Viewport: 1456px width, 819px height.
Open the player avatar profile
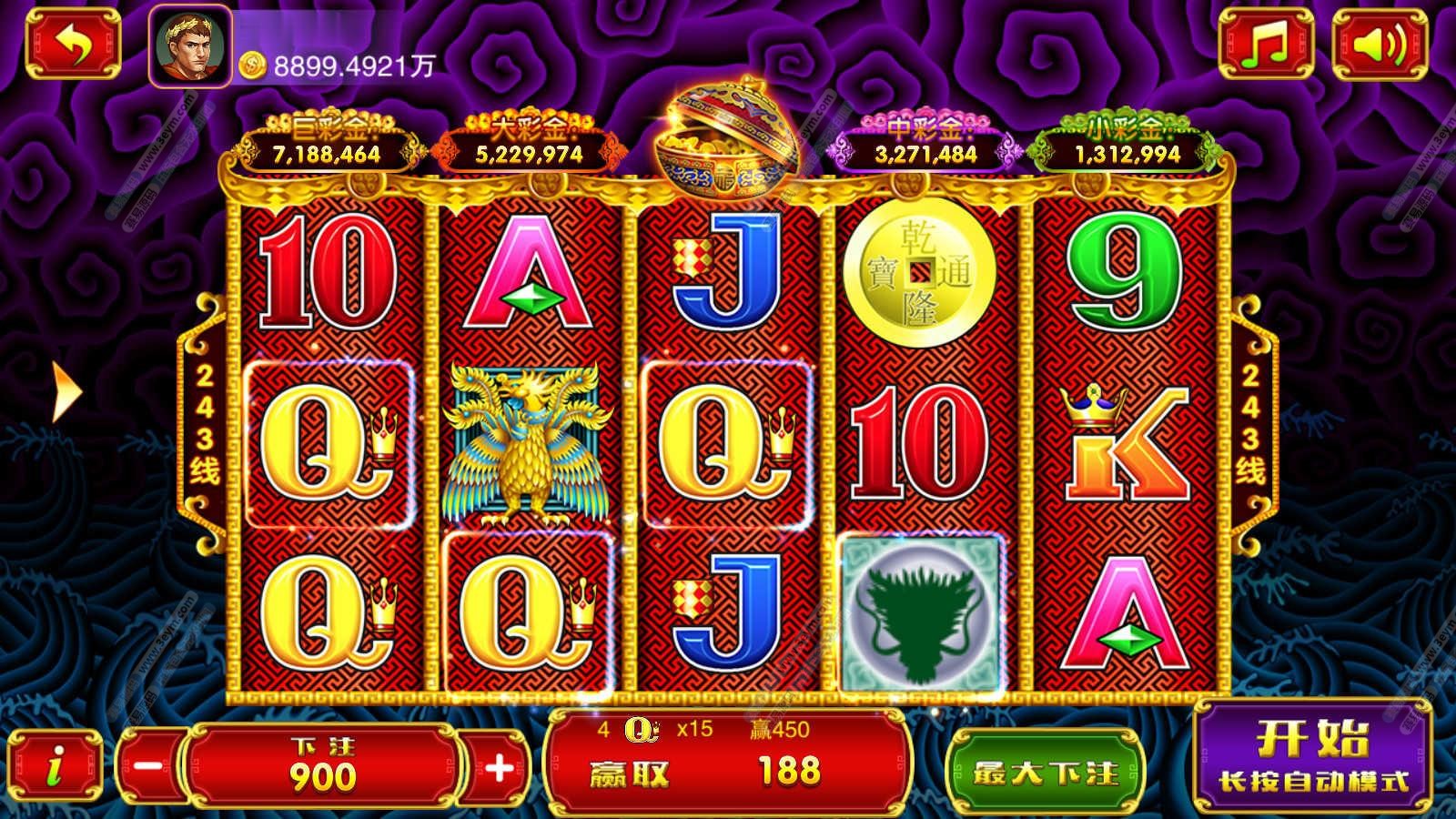(x=189, y=45)
